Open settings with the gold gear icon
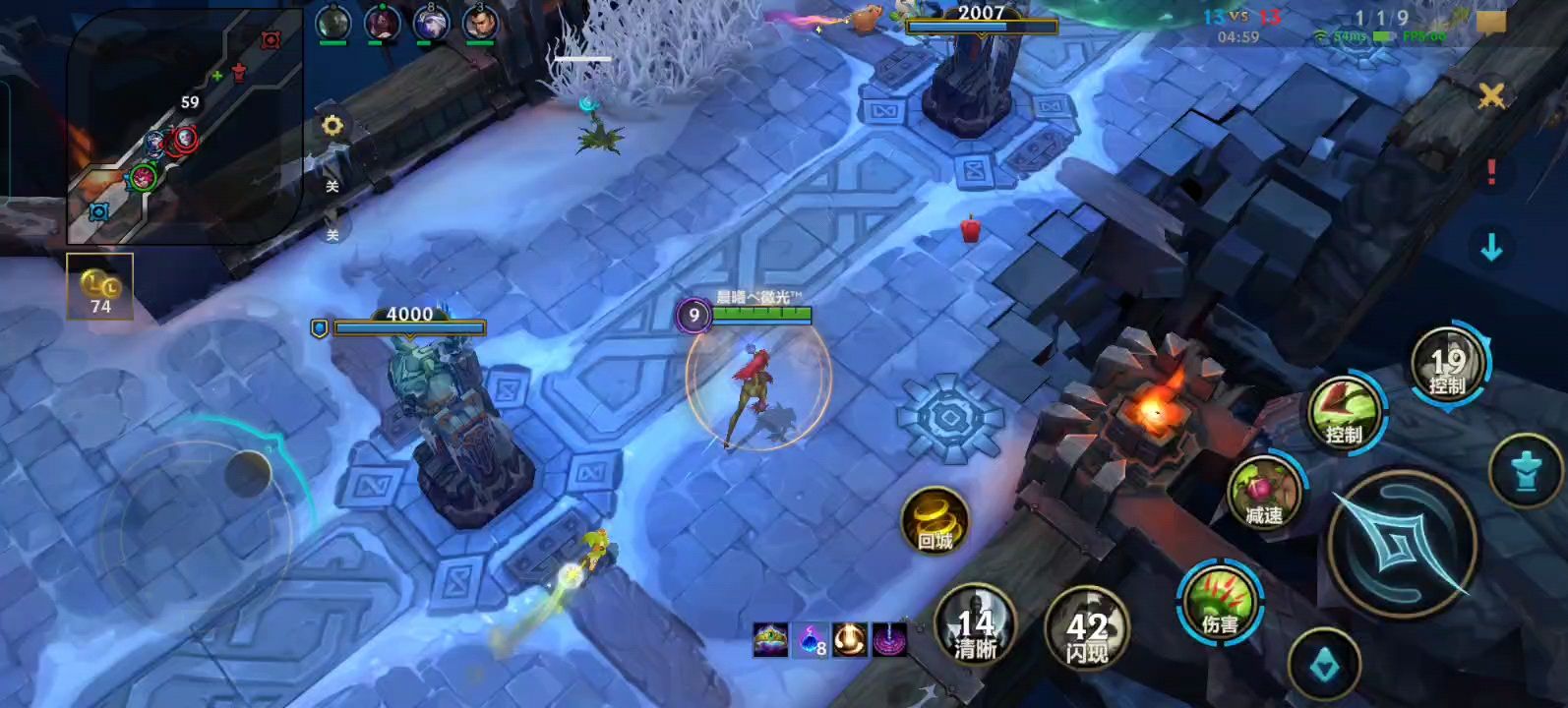The width and height of the screenshot is (1568, 708). (332, 126)
